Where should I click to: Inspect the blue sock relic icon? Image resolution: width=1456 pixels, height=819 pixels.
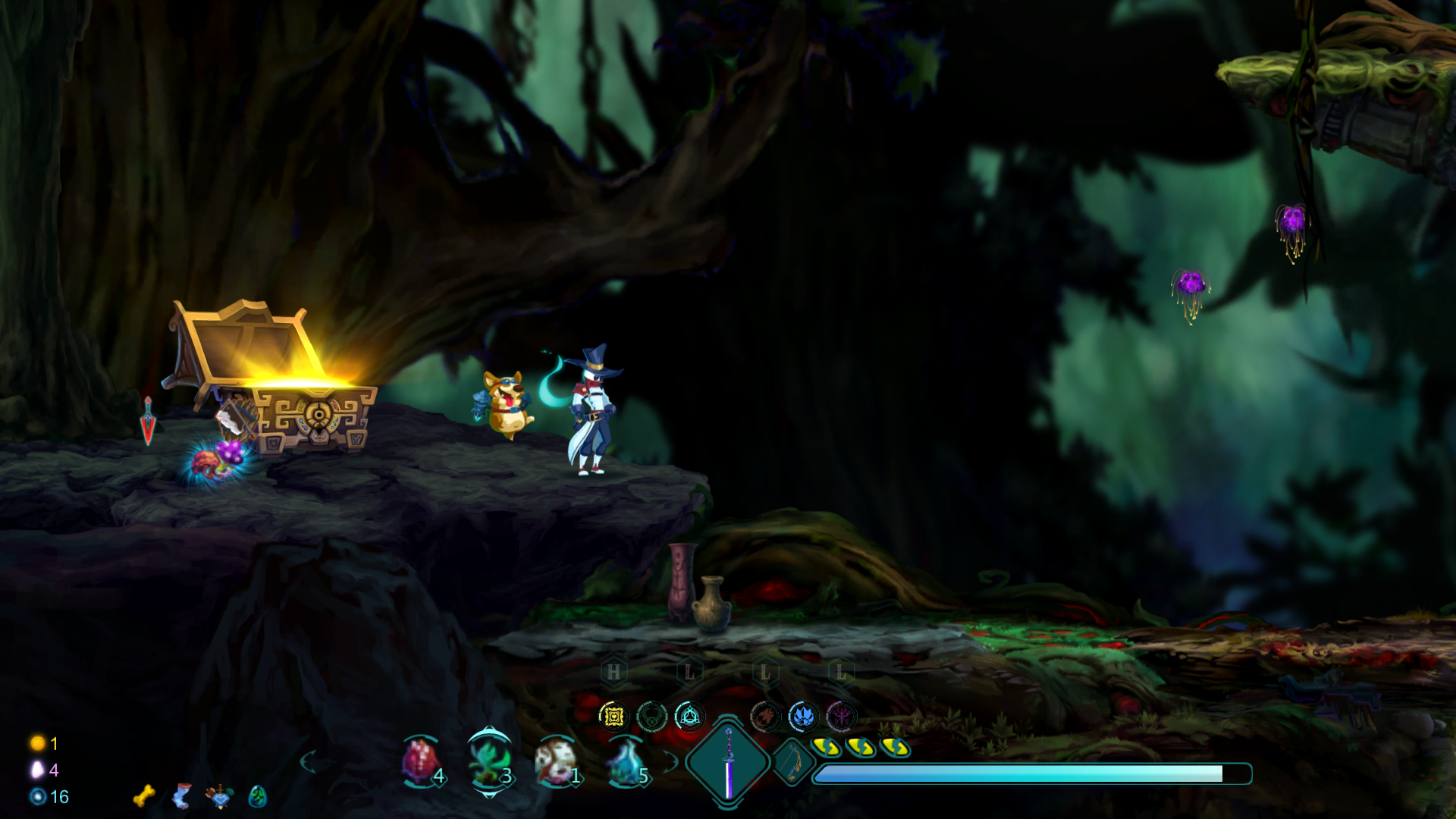tap(182, 795)
